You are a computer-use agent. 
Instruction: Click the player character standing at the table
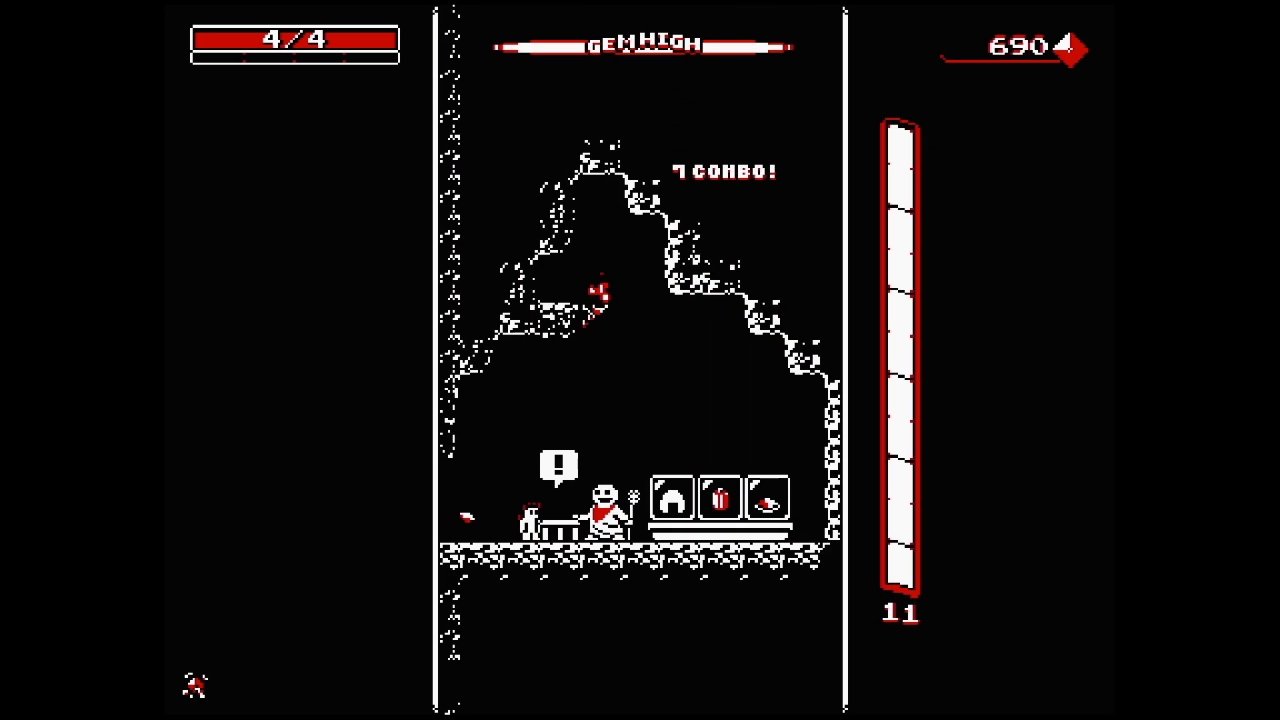tap(530, 520)
